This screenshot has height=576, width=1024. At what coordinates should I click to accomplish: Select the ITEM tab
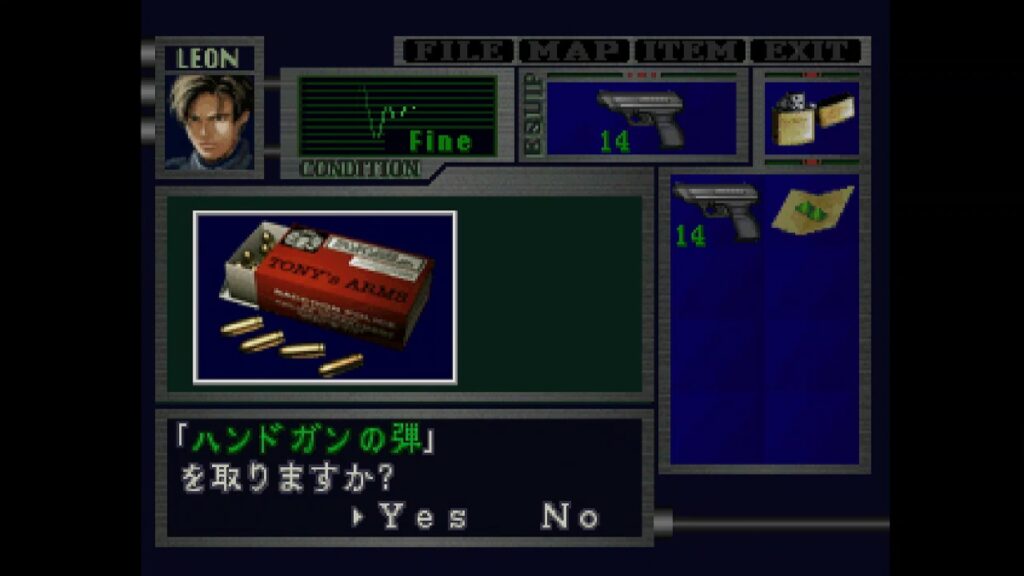tap(692, 51)
